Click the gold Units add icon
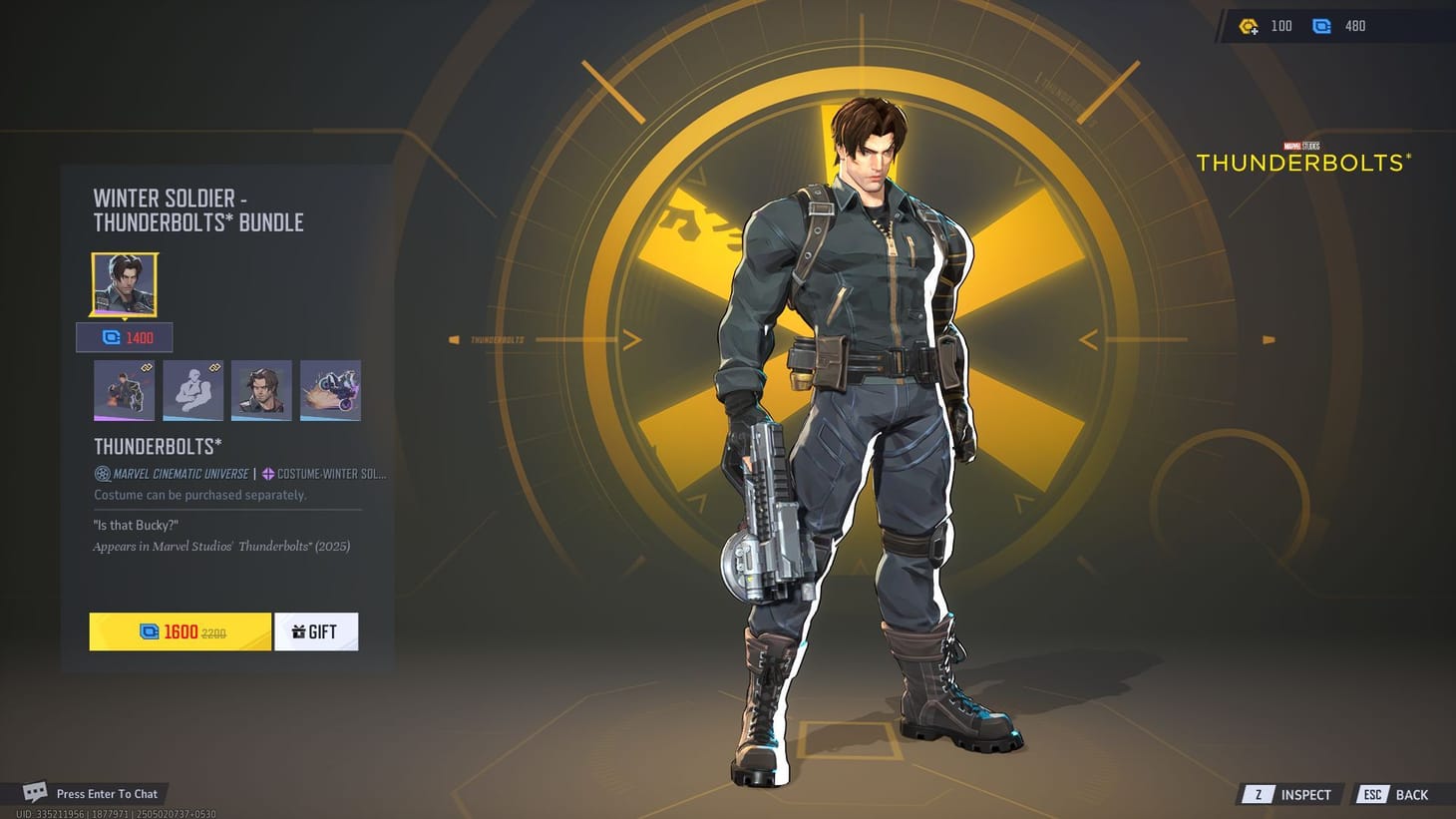 1248,26
